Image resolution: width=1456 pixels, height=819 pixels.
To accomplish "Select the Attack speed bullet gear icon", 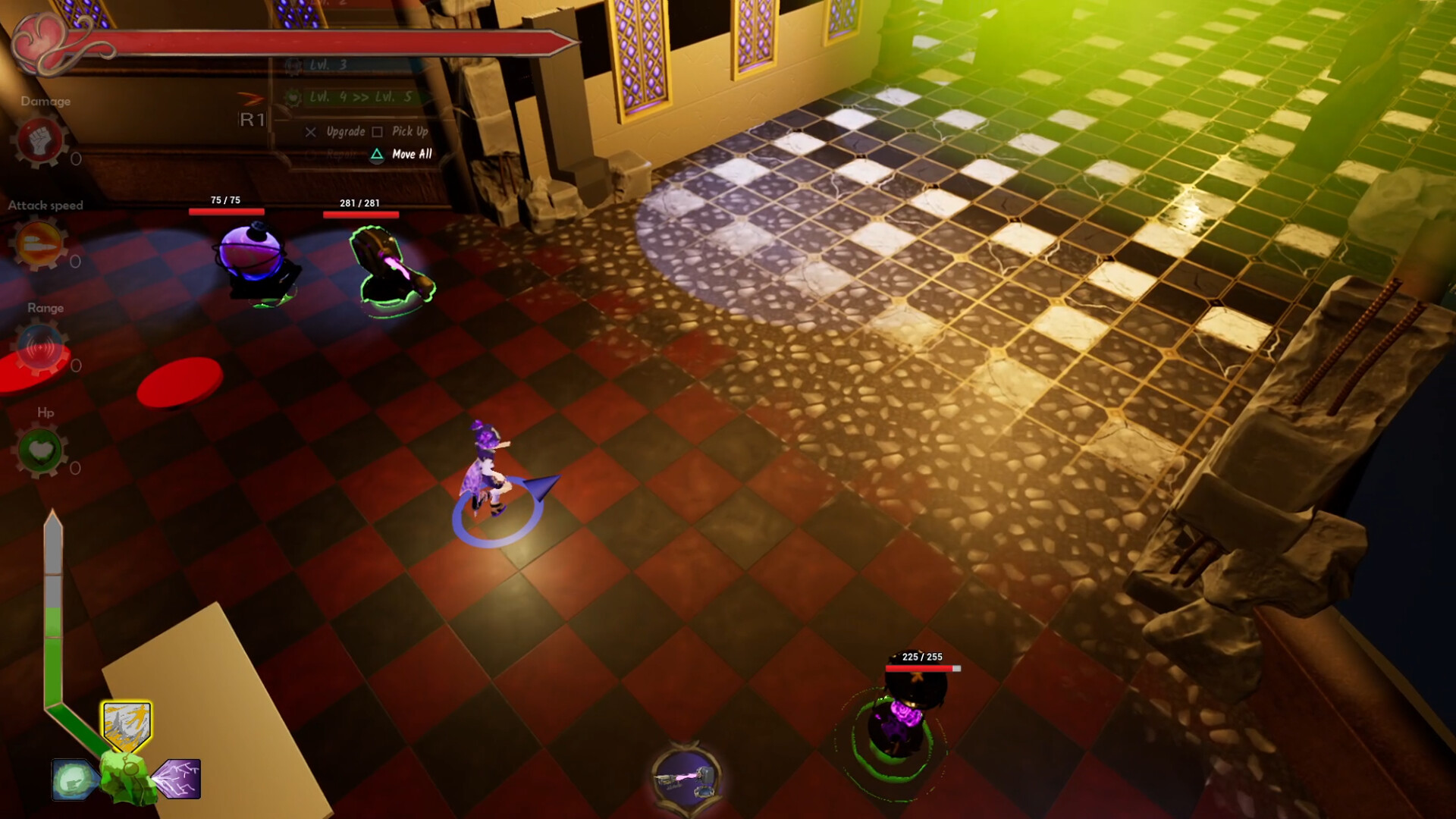I will point(41,246).
